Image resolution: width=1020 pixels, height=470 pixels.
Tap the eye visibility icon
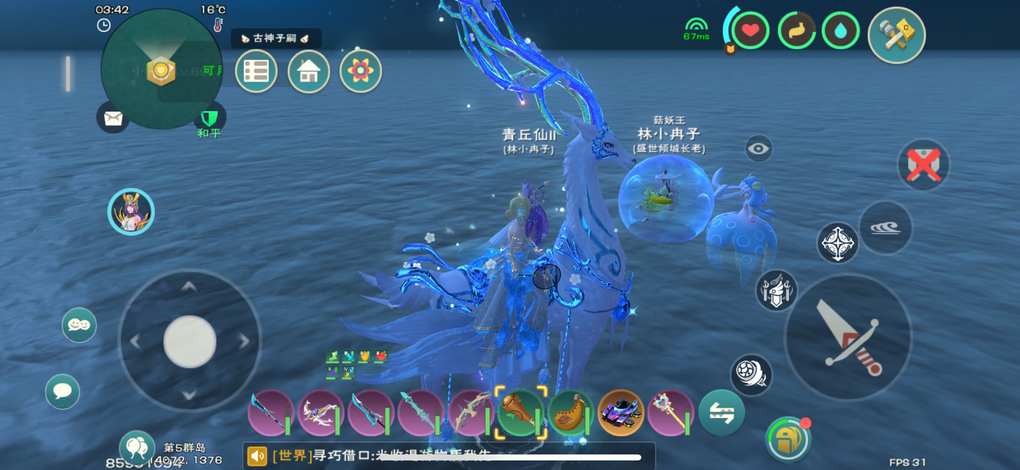(x=759, y=149)
